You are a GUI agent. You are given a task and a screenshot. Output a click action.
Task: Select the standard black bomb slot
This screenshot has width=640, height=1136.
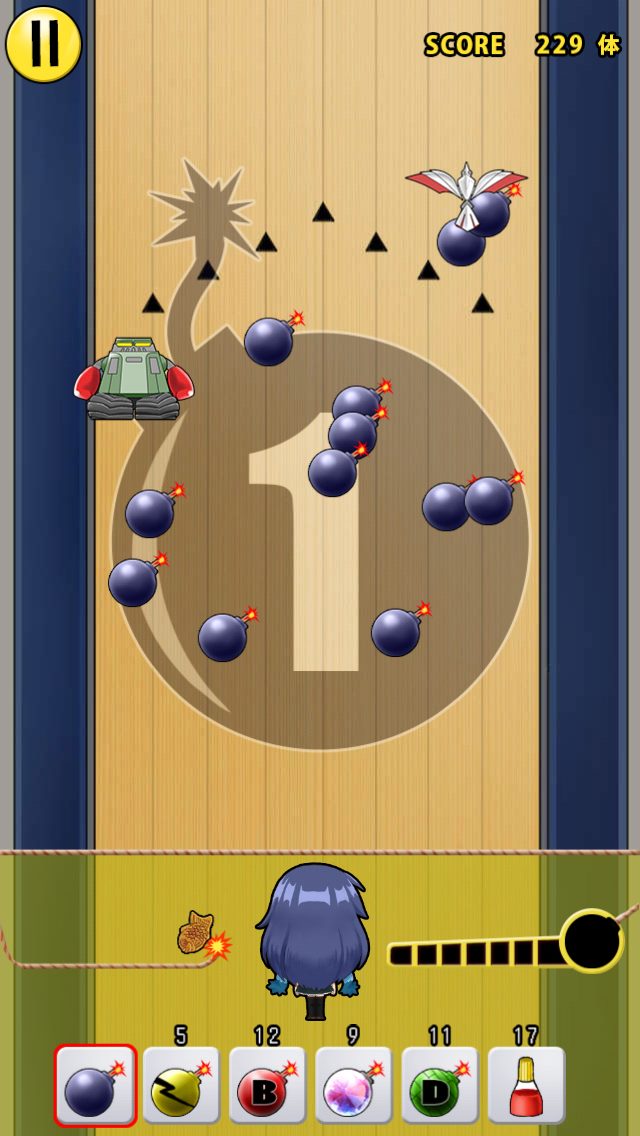coord(95,1086)
